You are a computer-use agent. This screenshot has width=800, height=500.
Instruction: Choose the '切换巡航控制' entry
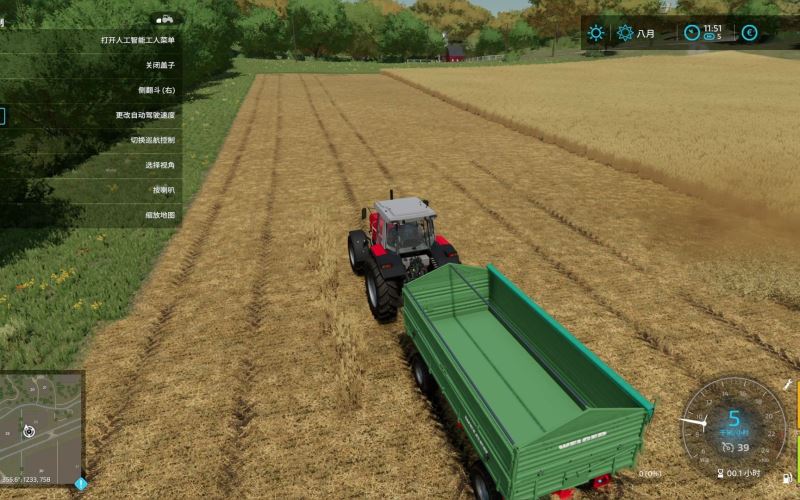pos(152,140)
